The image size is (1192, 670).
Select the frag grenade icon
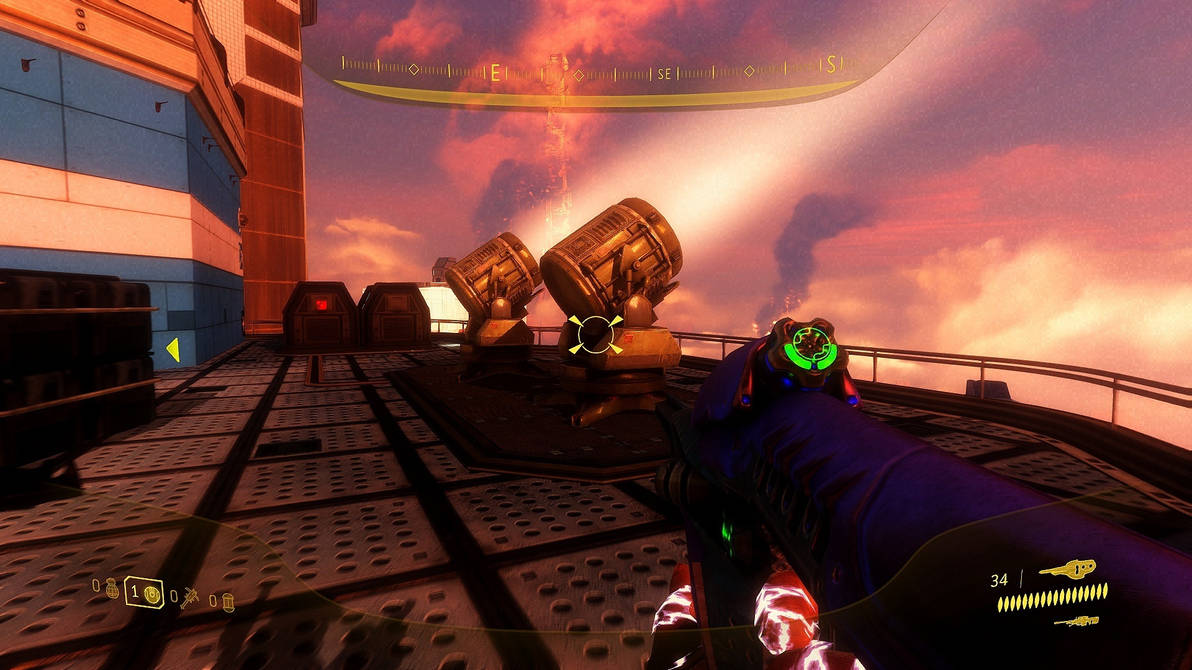[x=112, y=587]
